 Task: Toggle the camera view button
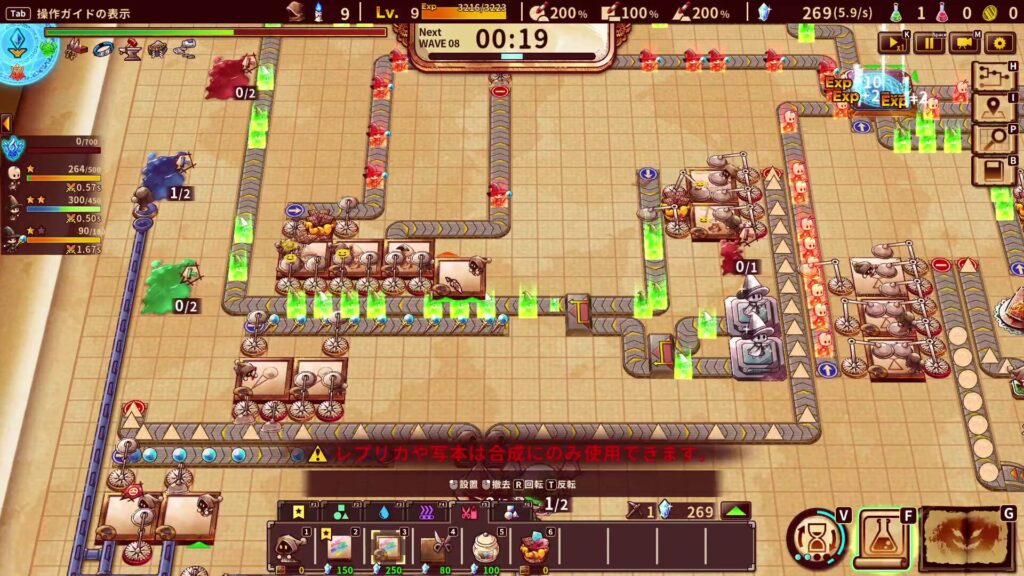point(964,42)
